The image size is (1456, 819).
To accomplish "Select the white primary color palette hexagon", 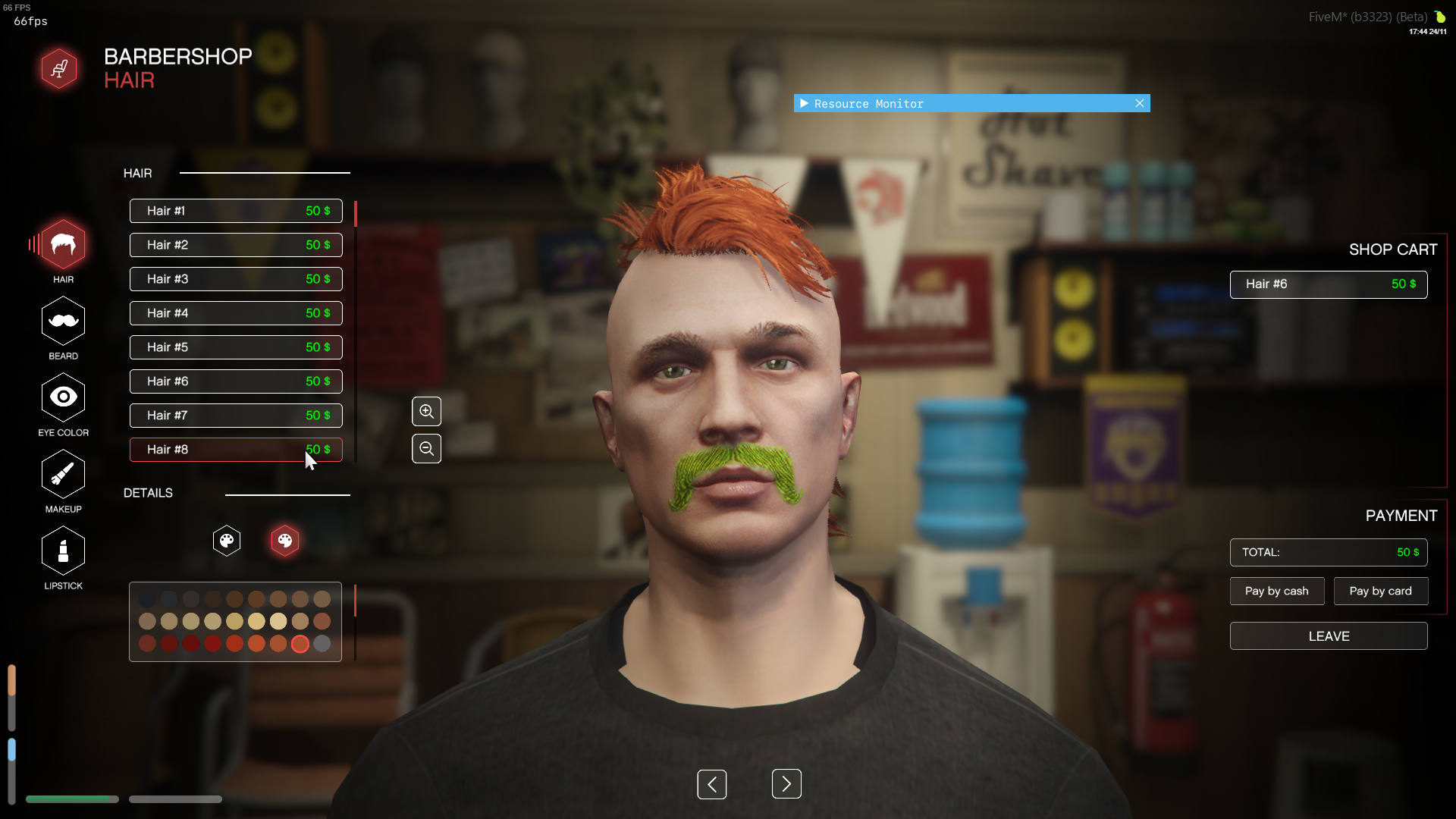I will [227, 541].
